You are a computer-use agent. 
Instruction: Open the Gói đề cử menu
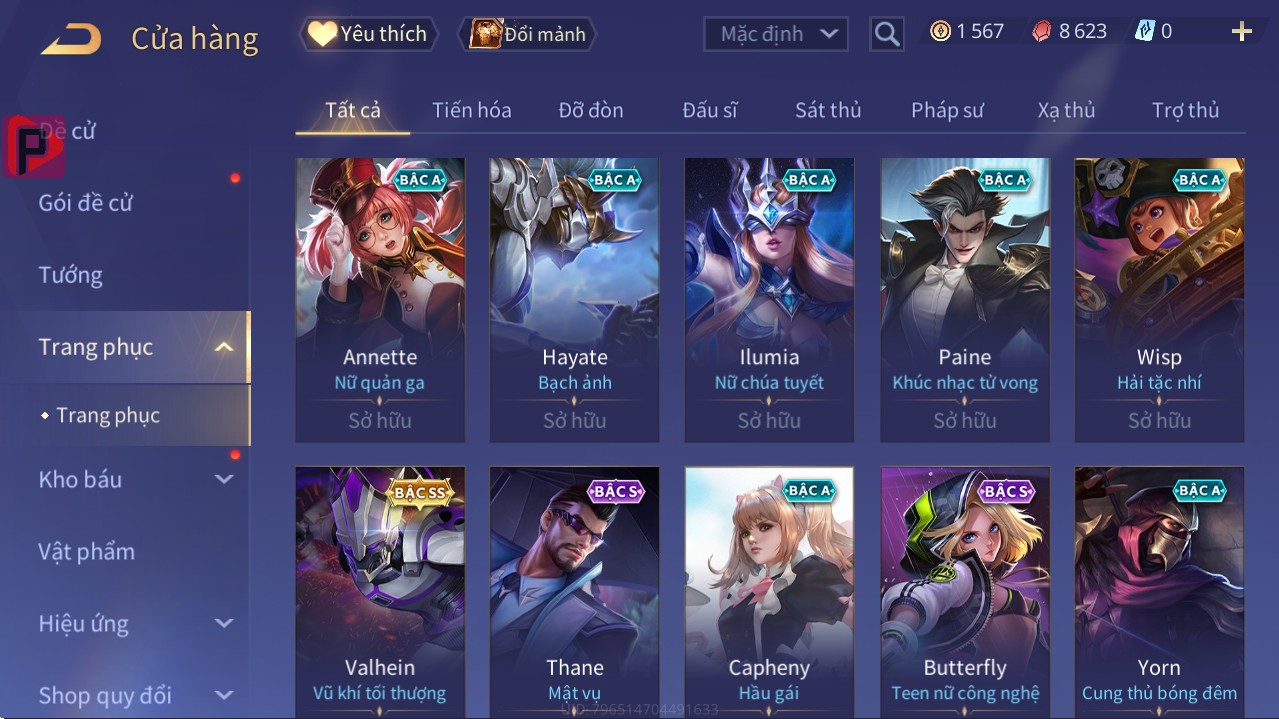point(86,203)
